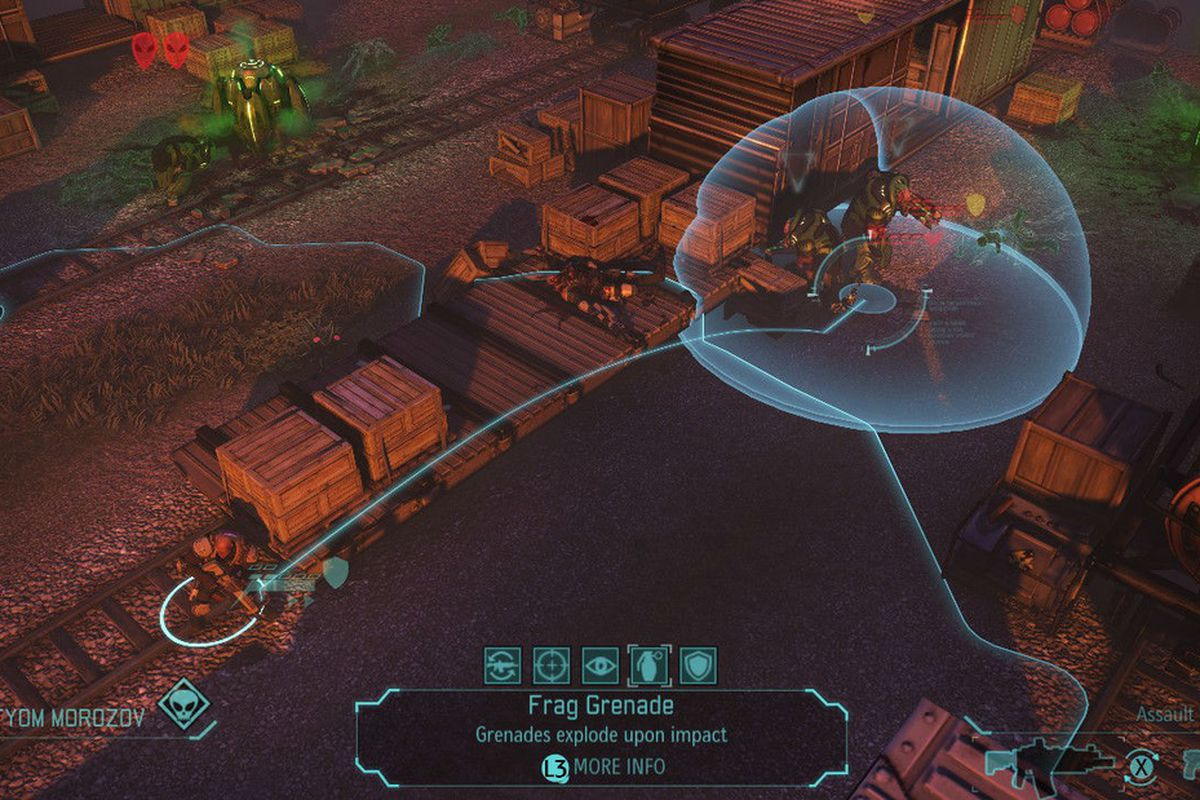Activate the Overwatch eye ability
1200x800 pixels.
pyautogui.click(x=600, y=665)
